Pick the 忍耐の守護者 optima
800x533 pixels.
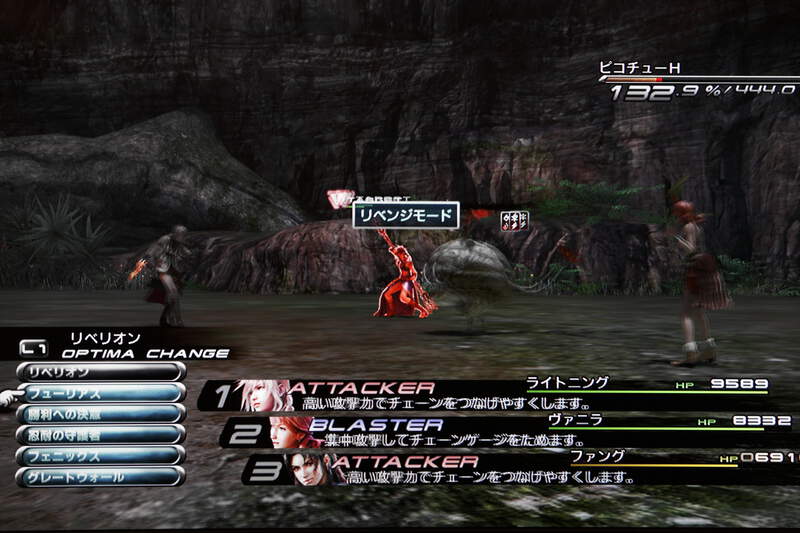(98, 434)
